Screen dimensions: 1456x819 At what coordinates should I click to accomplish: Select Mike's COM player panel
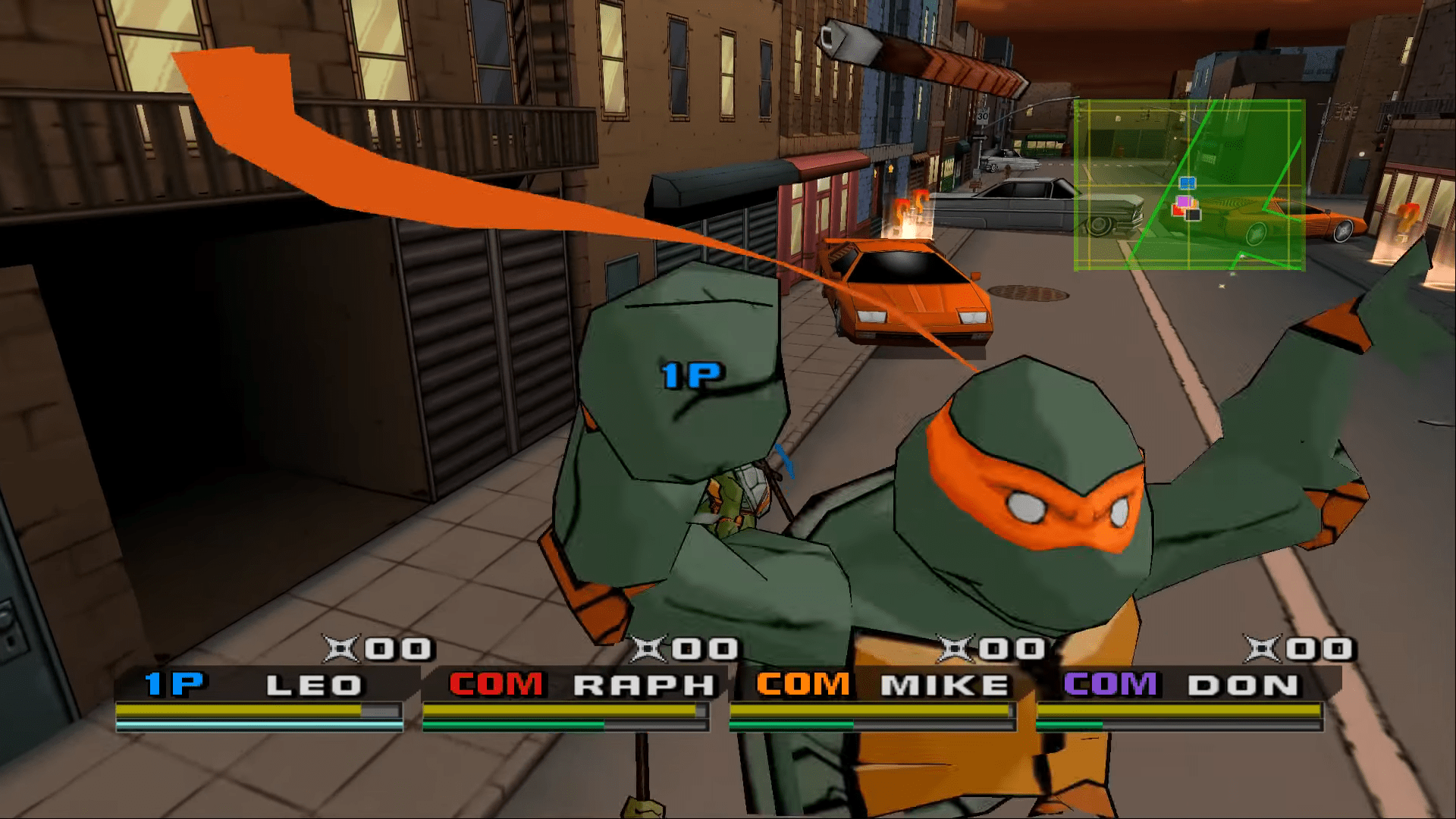(872, 686)
